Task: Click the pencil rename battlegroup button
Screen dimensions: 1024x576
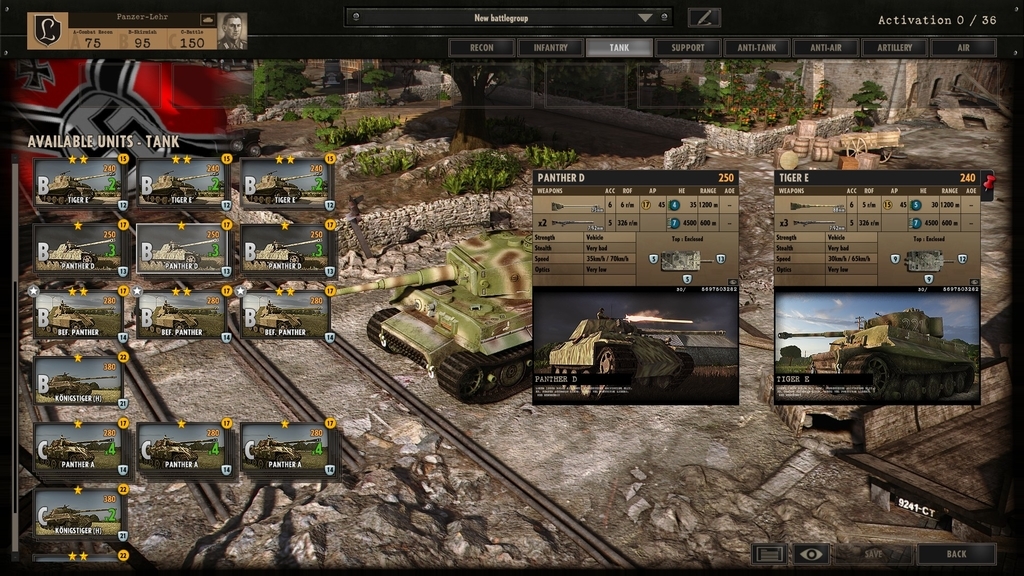Action: pyautogui.click(x=704, y=17)
